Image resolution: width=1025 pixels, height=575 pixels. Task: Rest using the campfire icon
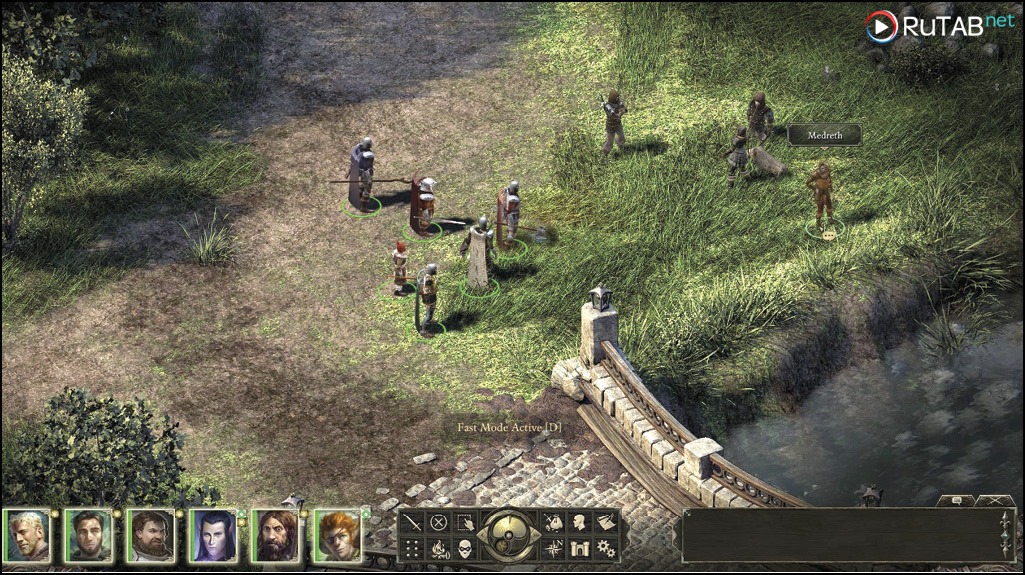pyautogui.click(x=438, y=548)
